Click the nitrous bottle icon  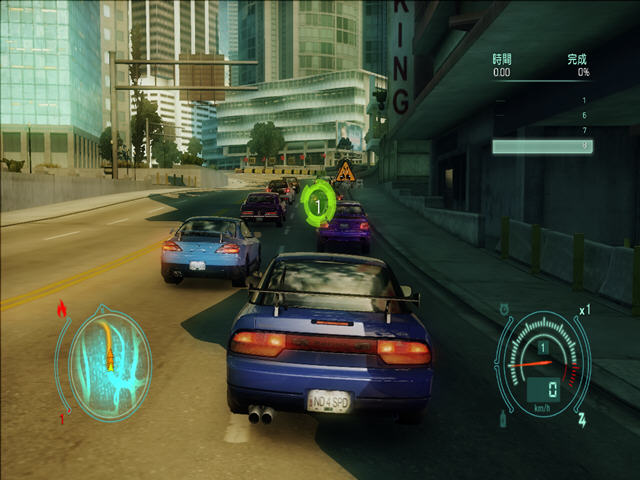coord(502,419)
